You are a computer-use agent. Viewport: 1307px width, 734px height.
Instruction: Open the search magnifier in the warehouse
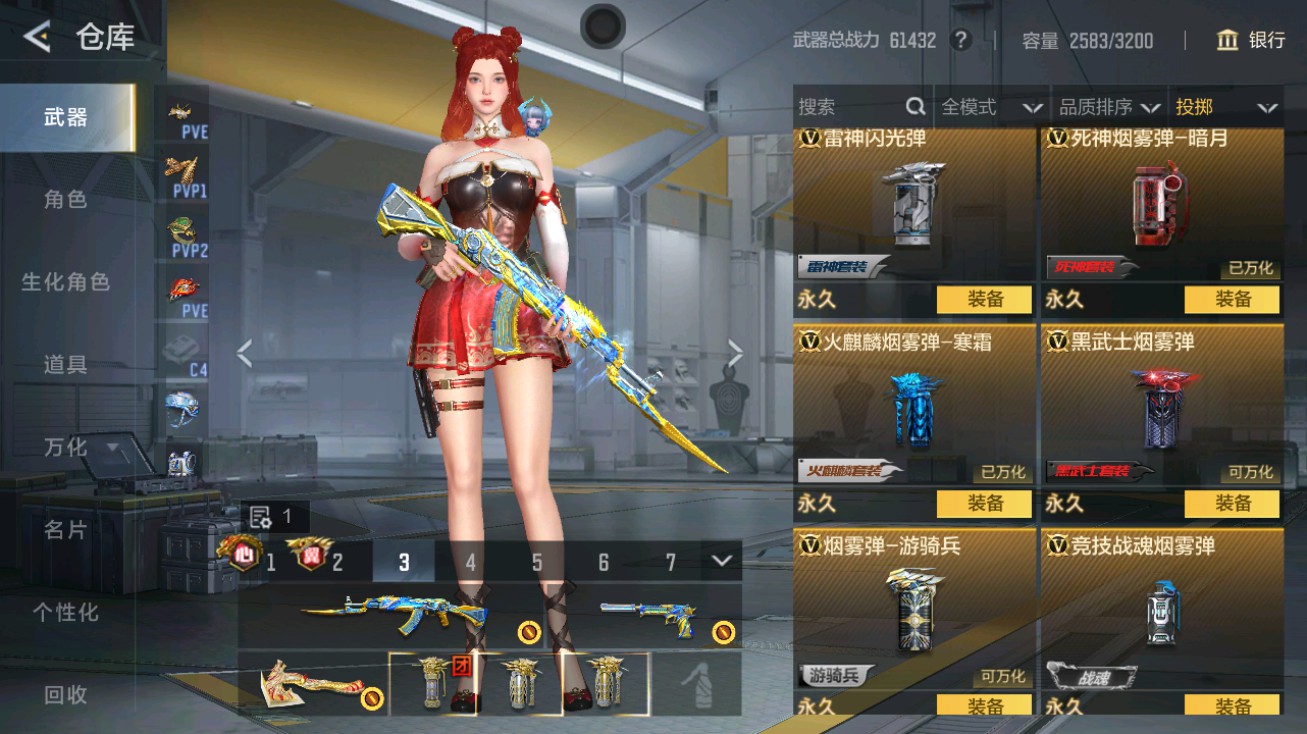(916, 107)
